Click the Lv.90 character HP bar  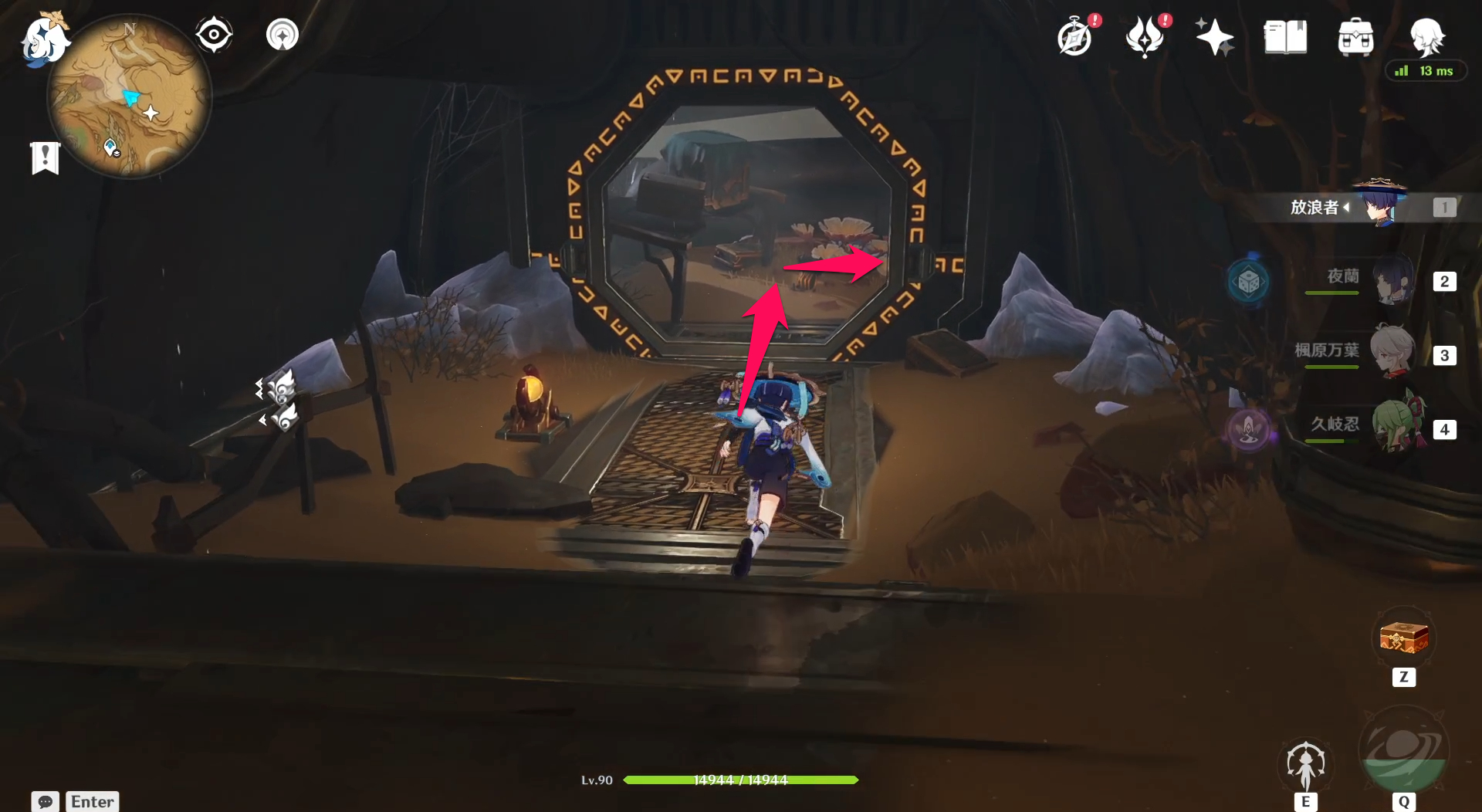[x=741, y=780]
